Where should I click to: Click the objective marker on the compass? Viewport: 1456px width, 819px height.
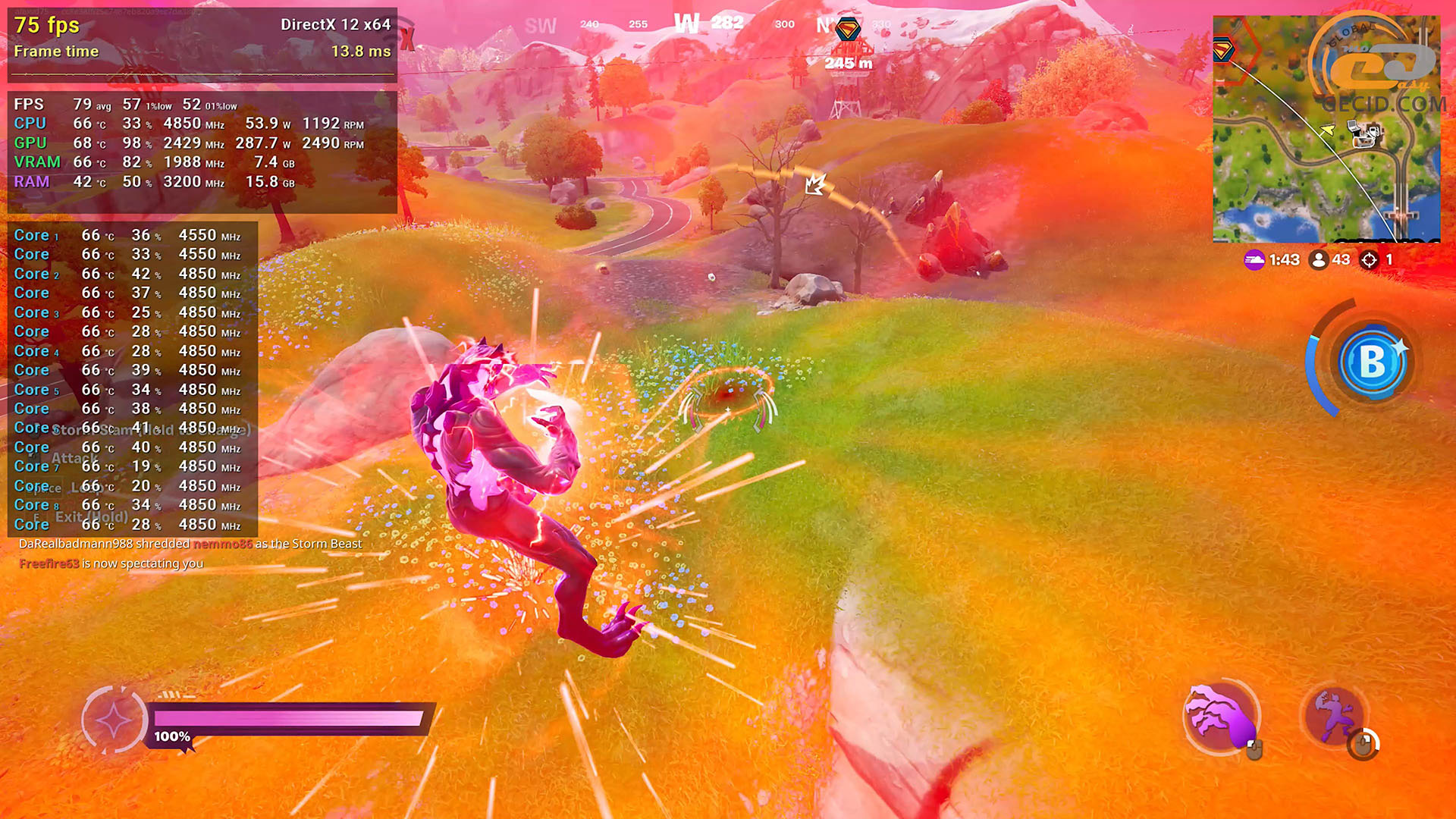(847, 30)
